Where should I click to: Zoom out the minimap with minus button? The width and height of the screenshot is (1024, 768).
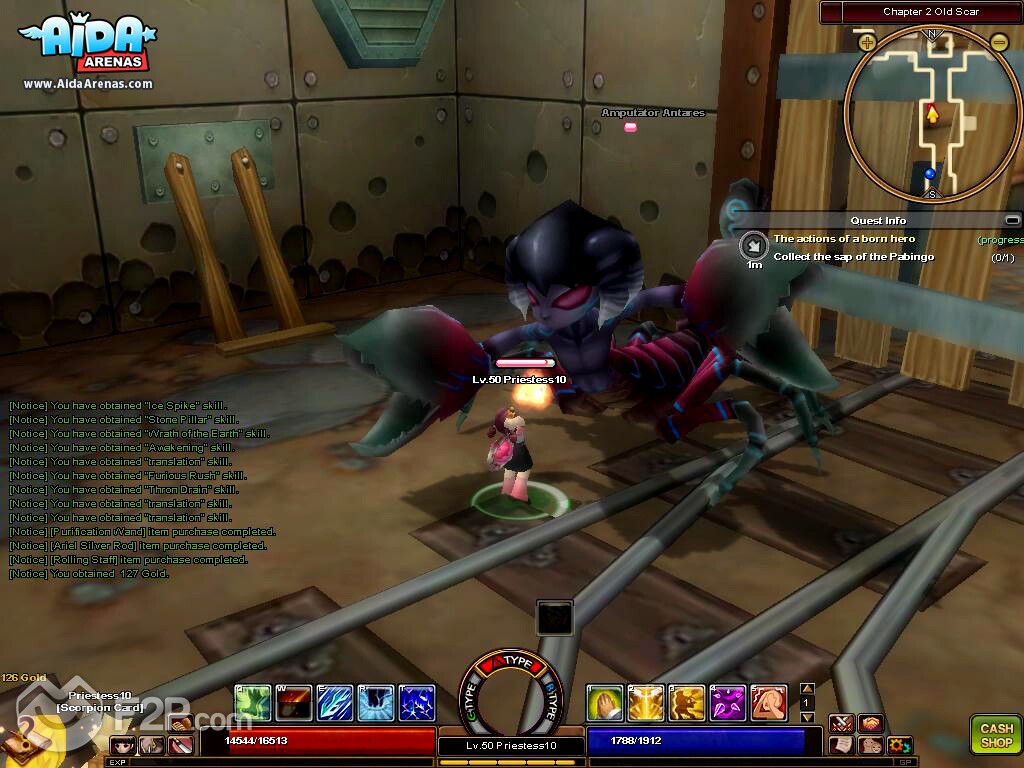coord(999,42)
